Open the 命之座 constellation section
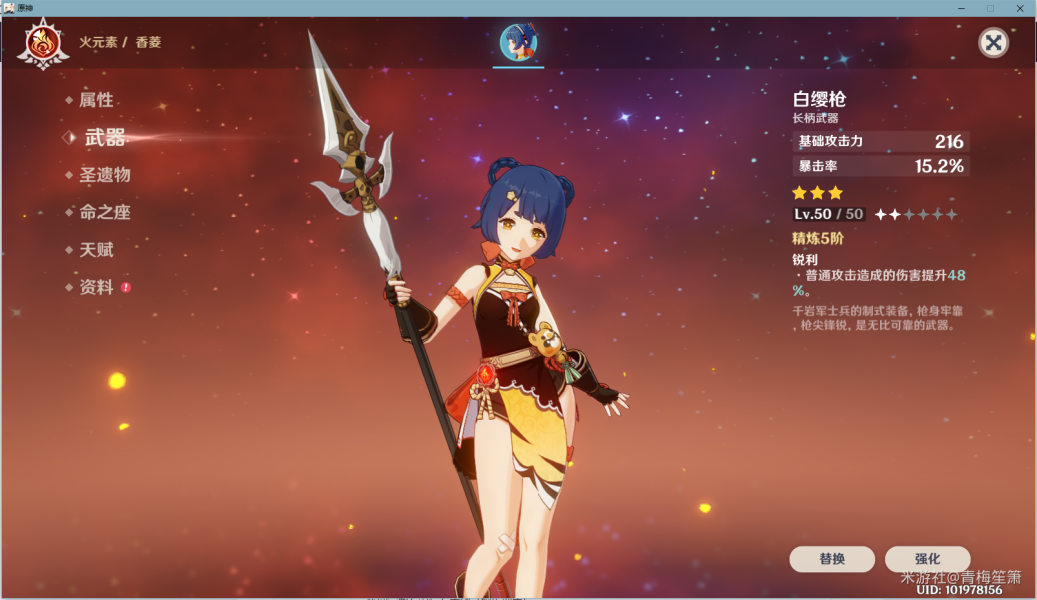This screenshot has width=1037, height=600. [105, 212]
